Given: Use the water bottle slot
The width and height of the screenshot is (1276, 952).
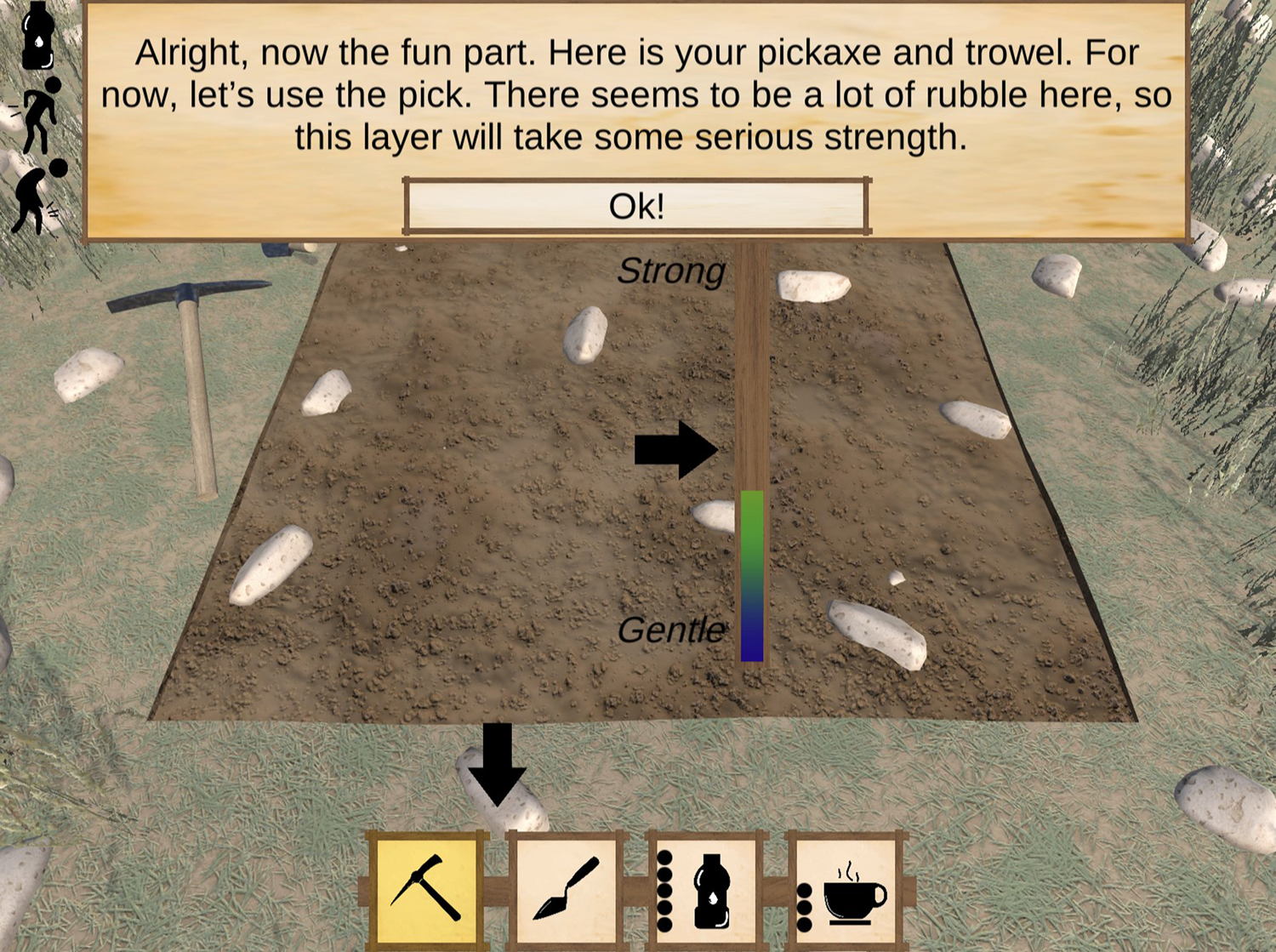Looking at the screenshot, I should [706, 890].
